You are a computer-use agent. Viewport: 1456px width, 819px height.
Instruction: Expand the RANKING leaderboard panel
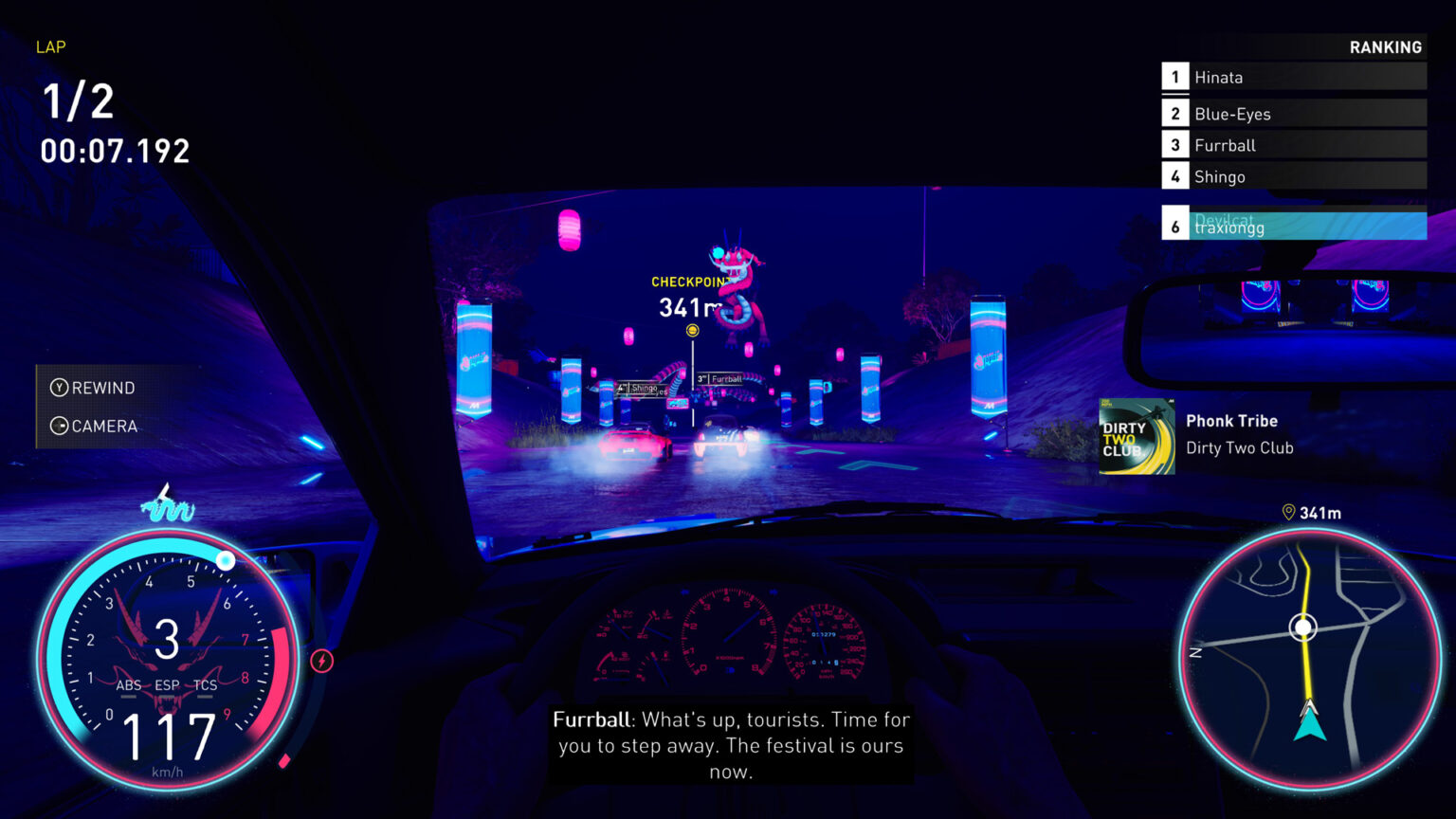(1386, 46)
